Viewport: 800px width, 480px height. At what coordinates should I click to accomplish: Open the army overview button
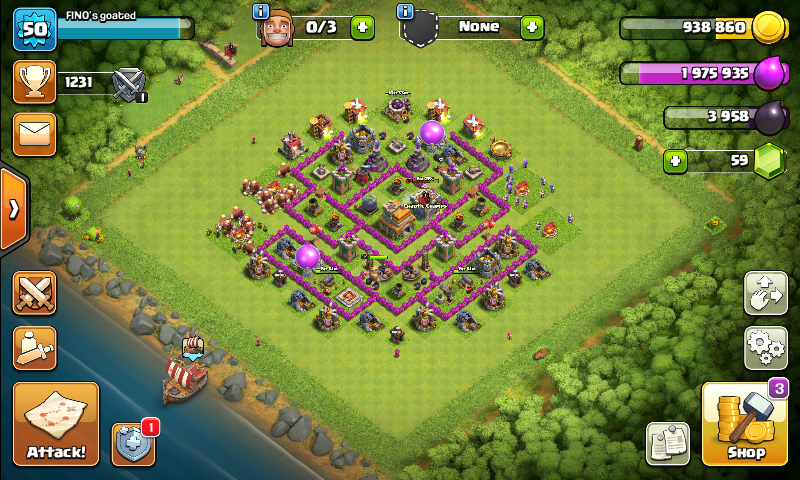tap(34, 347)
